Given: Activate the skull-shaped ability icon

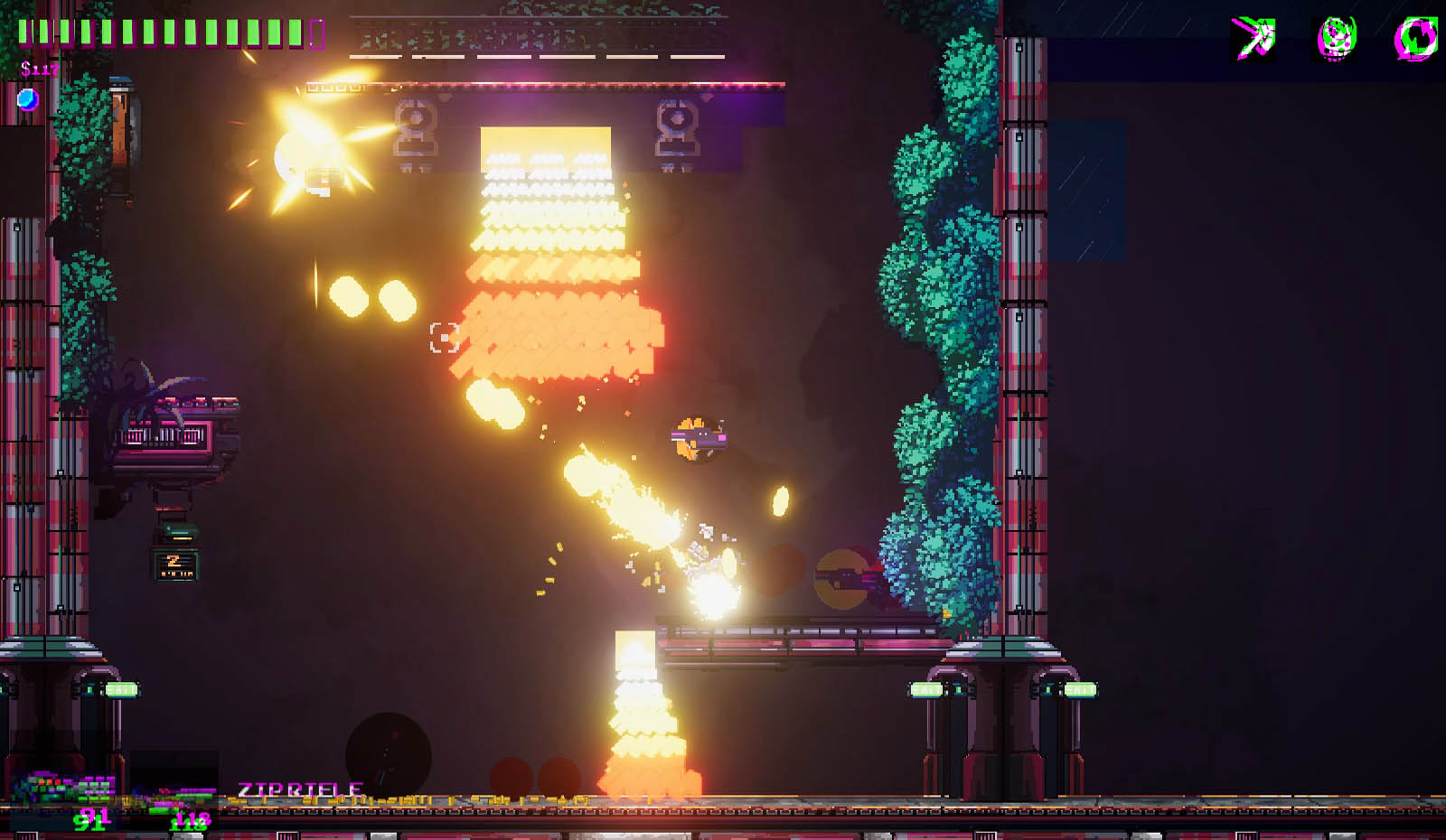Looking at the screenshot, I should click(x=1336, y=39).
